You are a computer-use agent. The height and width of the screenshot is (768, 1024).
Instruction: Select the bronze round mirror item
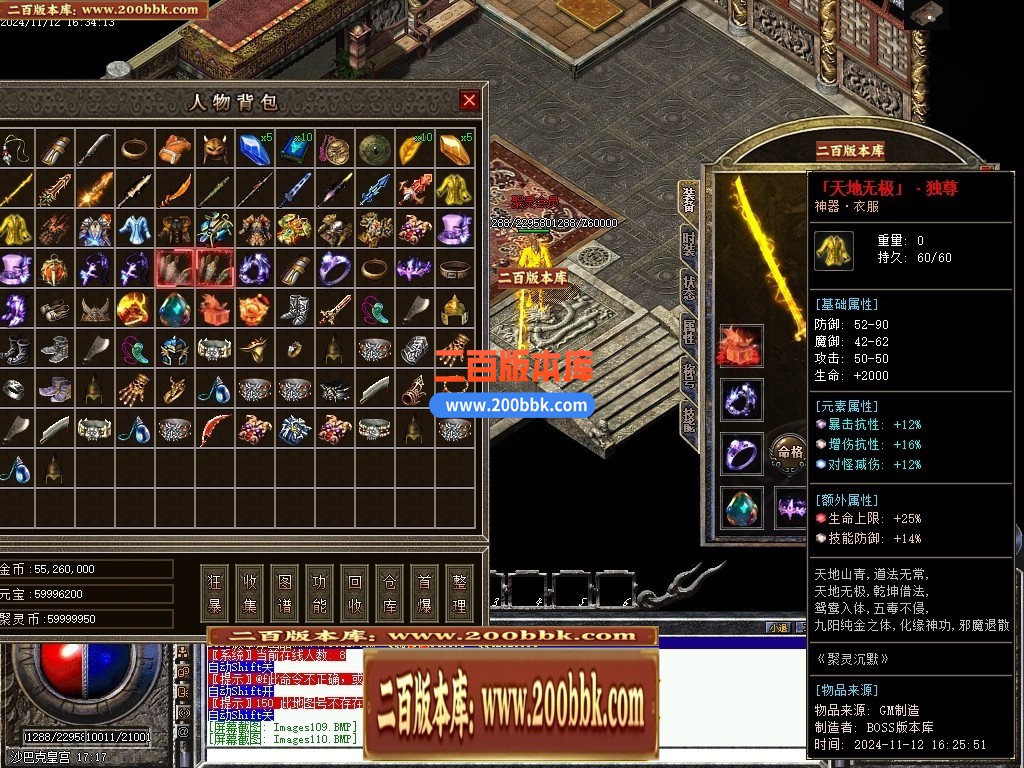[x=374, y=149]
